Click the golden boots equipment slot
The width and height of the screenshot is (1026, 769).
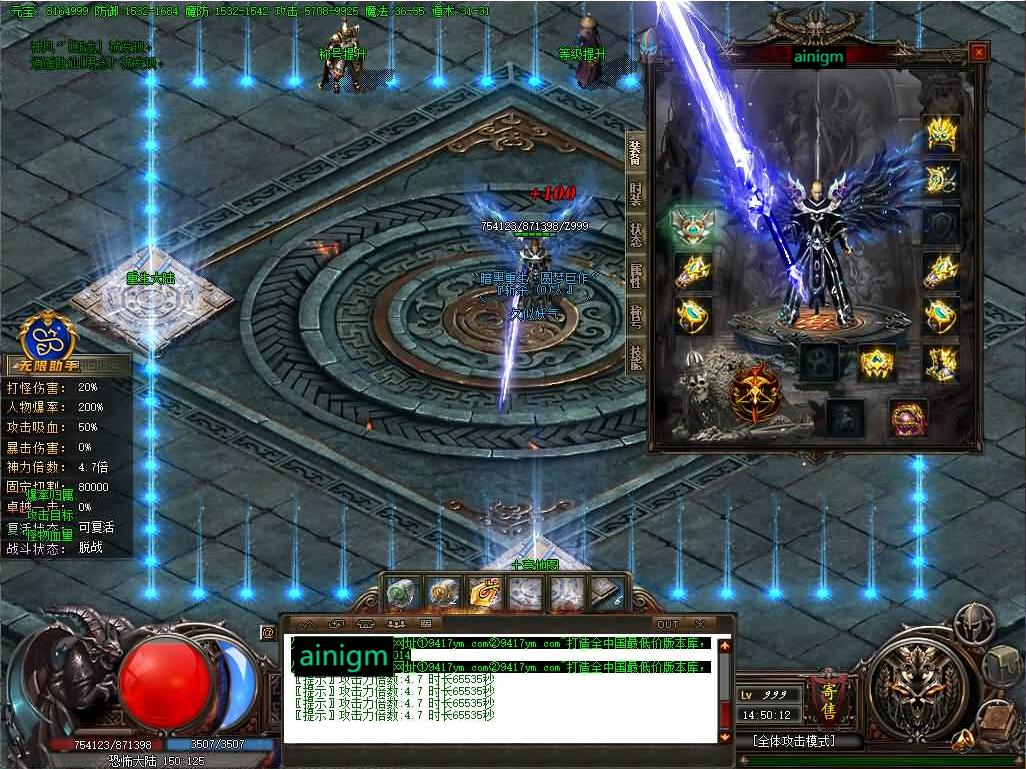941,362
